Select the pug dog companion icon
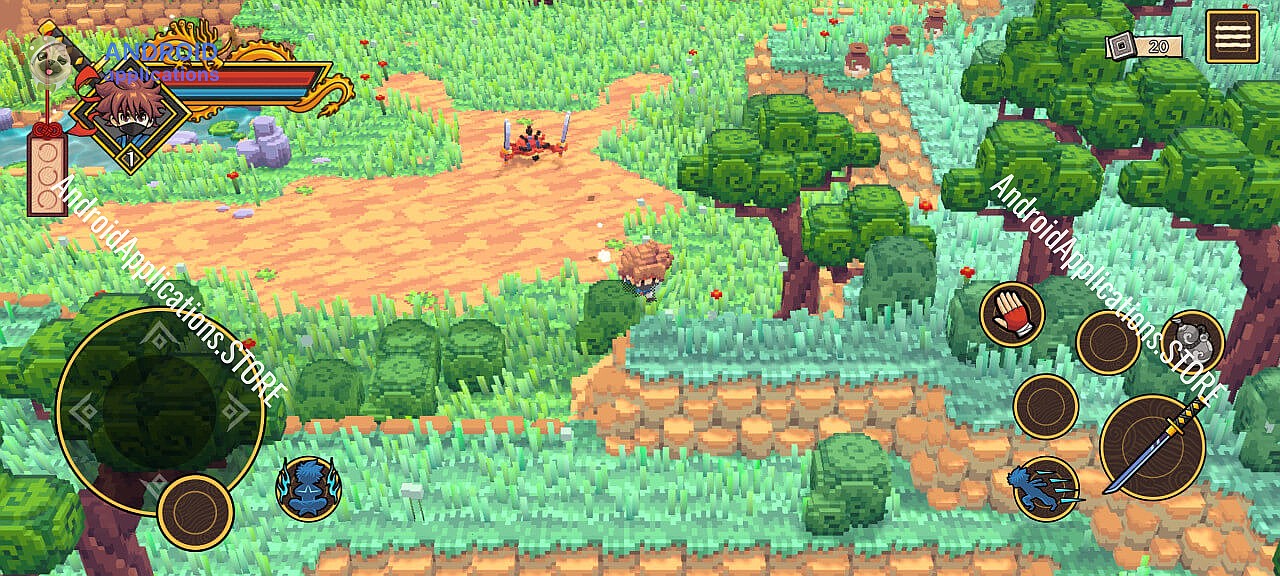The height and width of the screenshot is (576, 1280). tap(48, 60)
